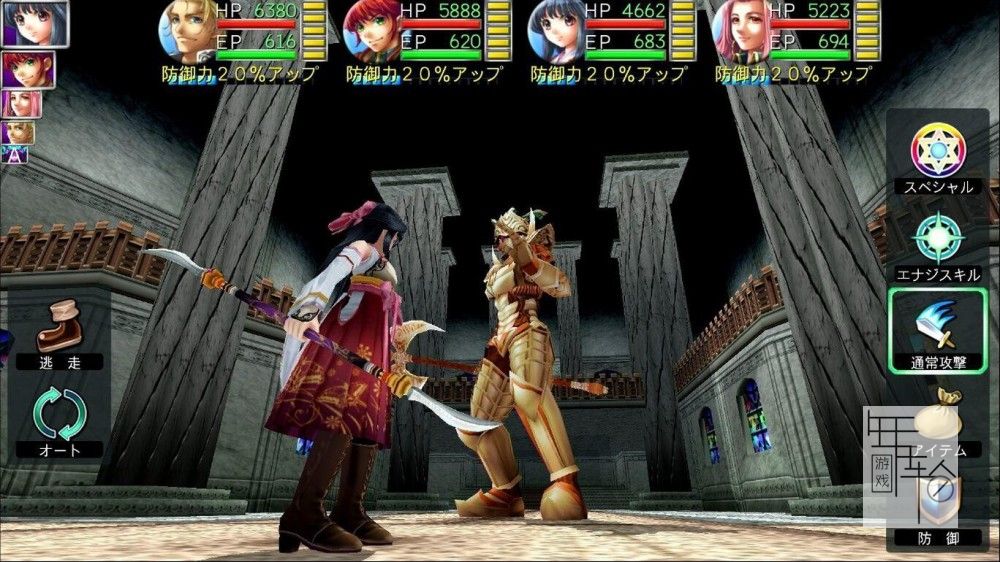Choose the pink-haired party member with 5223 HP
The image size is (1000, 562).
click(x=740, y=33)
